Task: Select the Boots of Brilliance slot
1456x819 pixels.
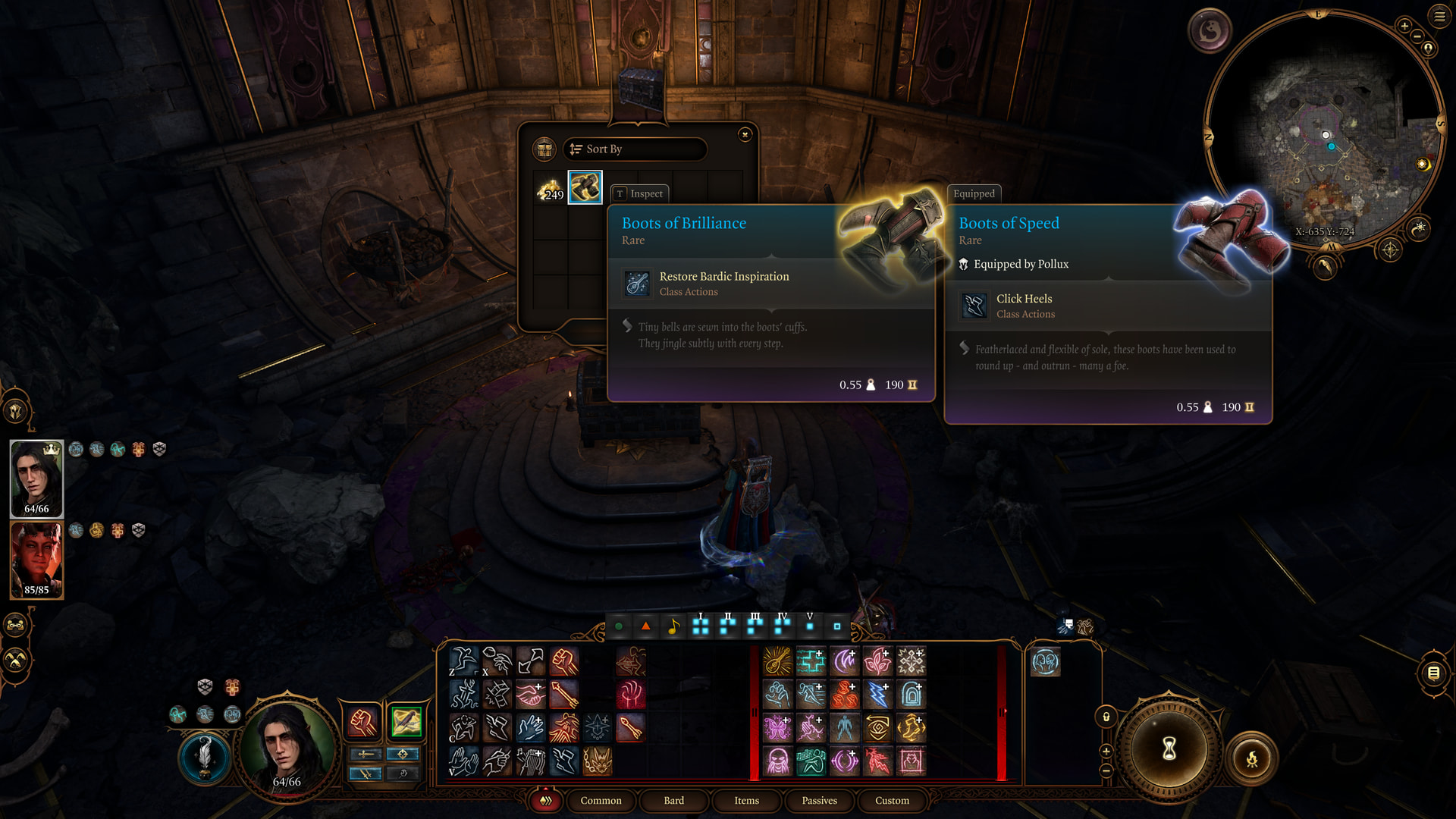Action: click(x=585, y=187)
